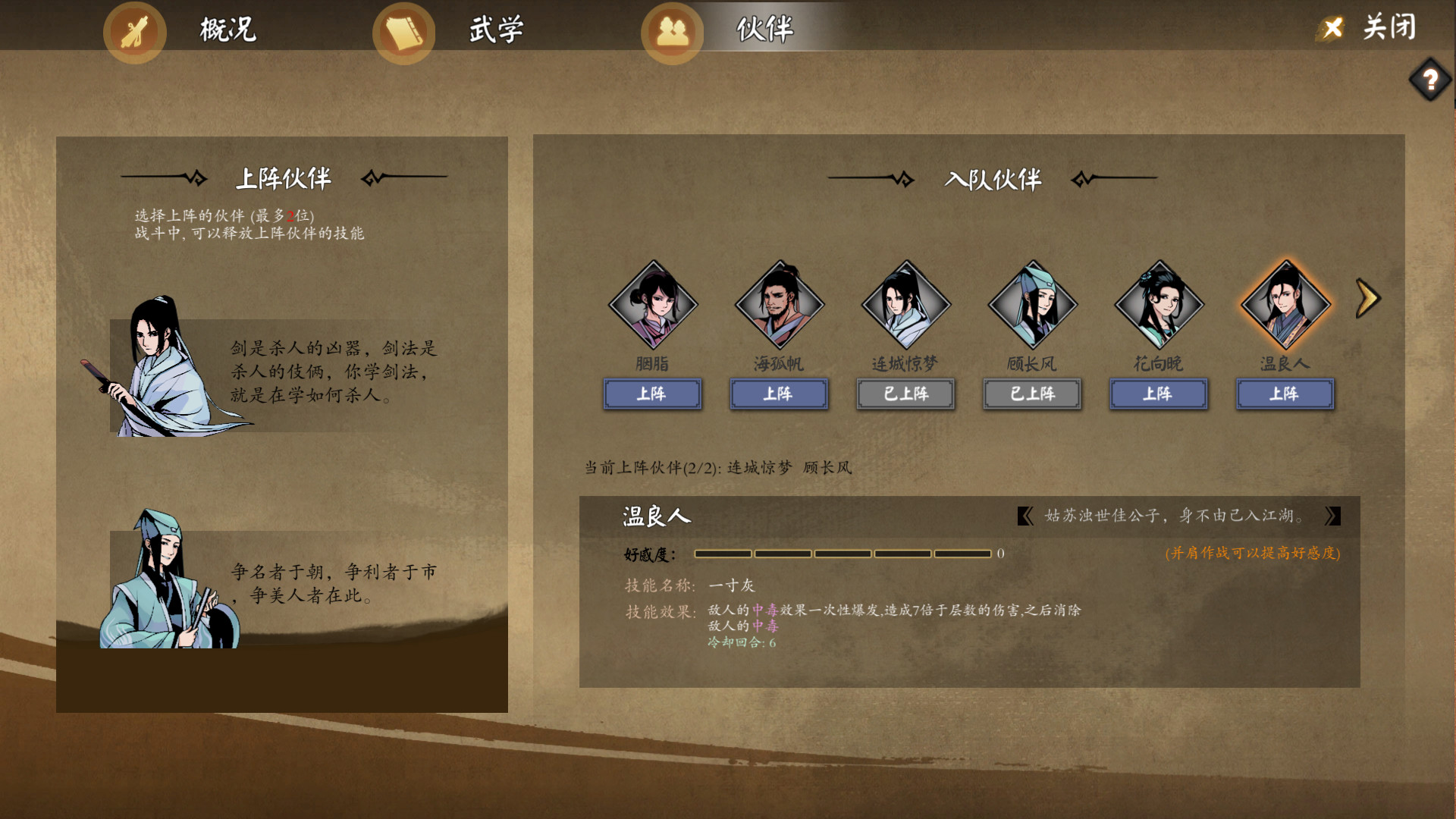Image resolution: width=1456 pixels, height=819 pixels.
Task: Select 海孤帆's portrait
Action: point(780,306)
